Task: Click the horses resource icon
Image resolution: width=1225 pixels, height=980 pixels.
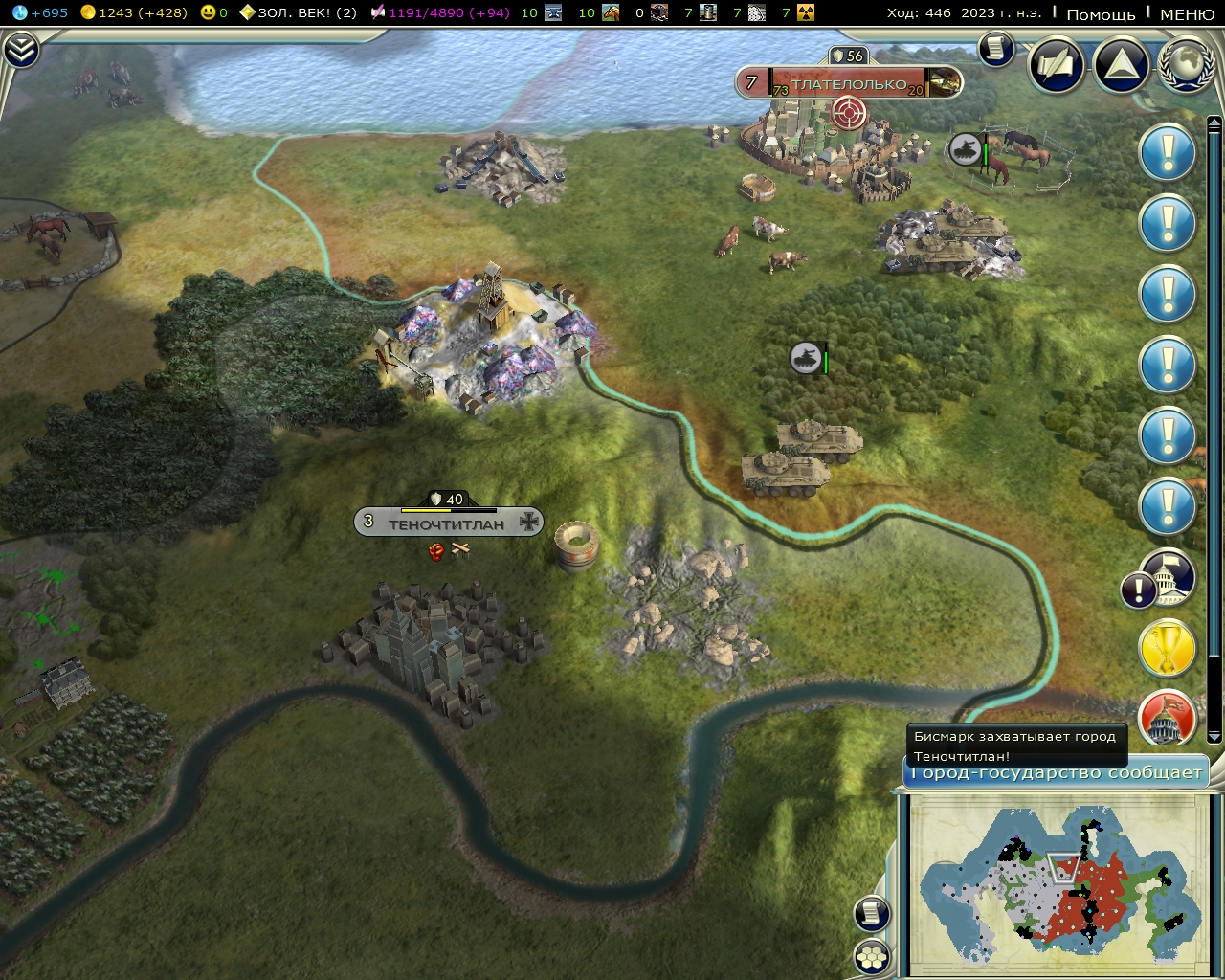Action: (609, 13)
